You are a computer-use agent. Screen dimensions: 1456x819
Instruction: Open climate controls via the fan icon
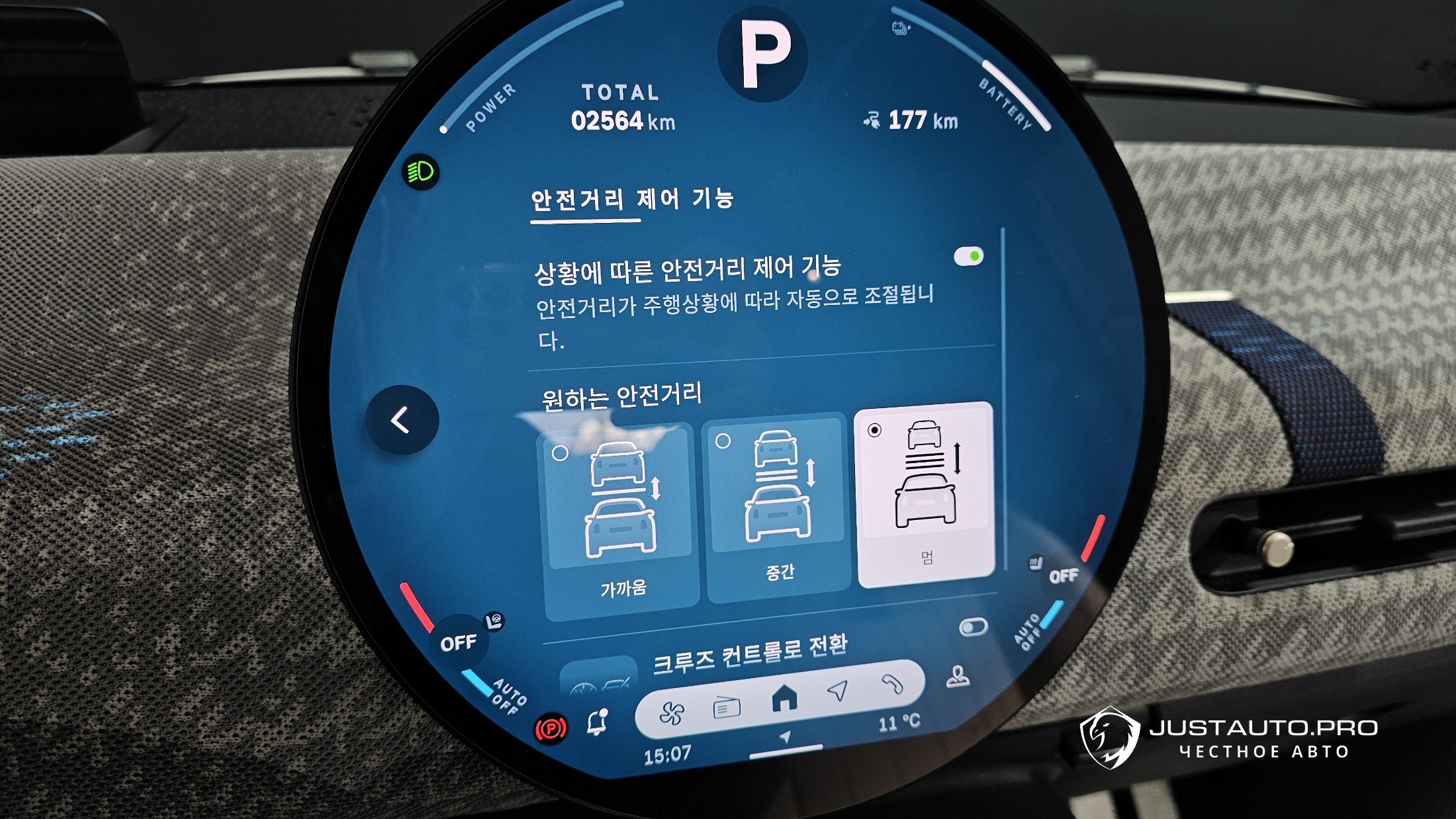(671, 713)
